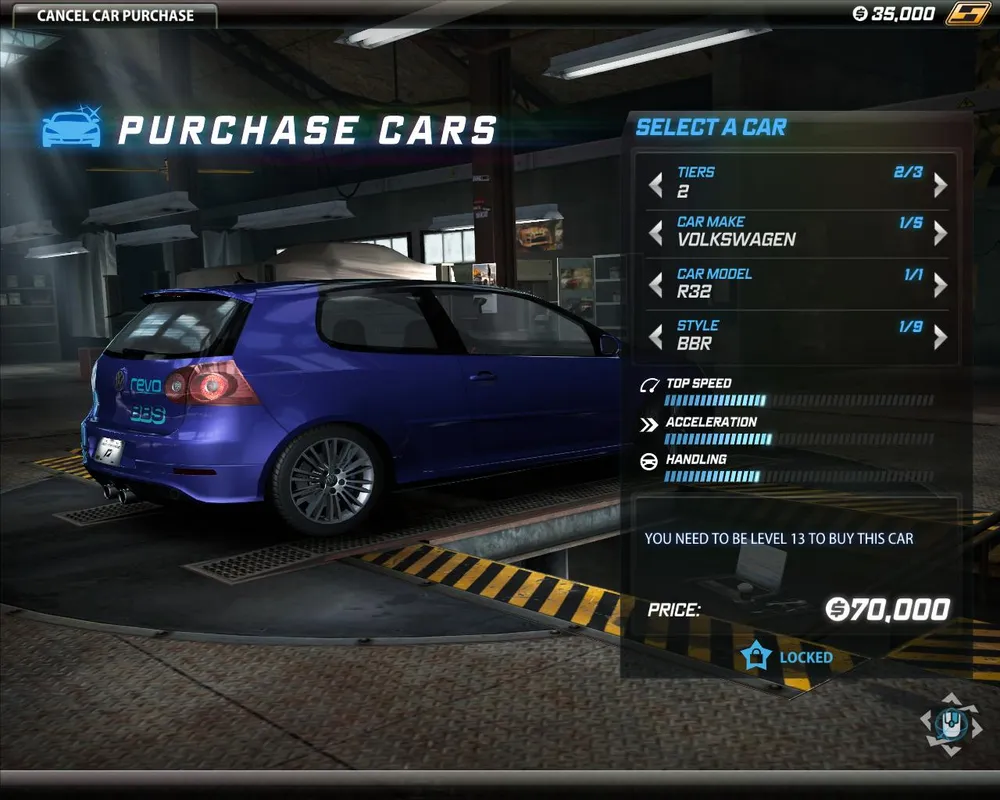Screen dimensions: 1000x800
Task: Choose the previous car make
Action: click(x=656, y=233)
